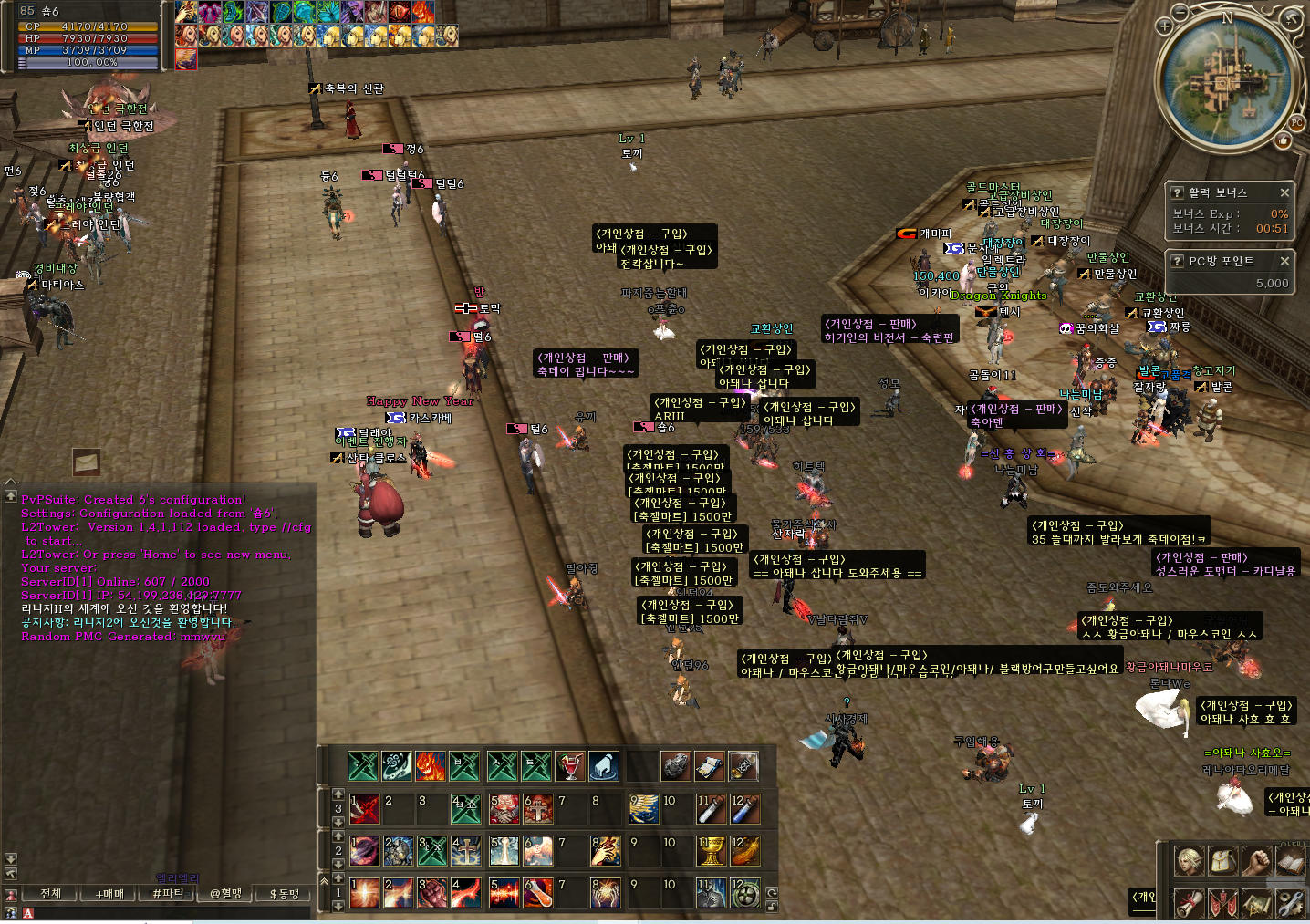Use the red cocktail drink item
The width and height of the screenshot is (1310, 924).
569,766
